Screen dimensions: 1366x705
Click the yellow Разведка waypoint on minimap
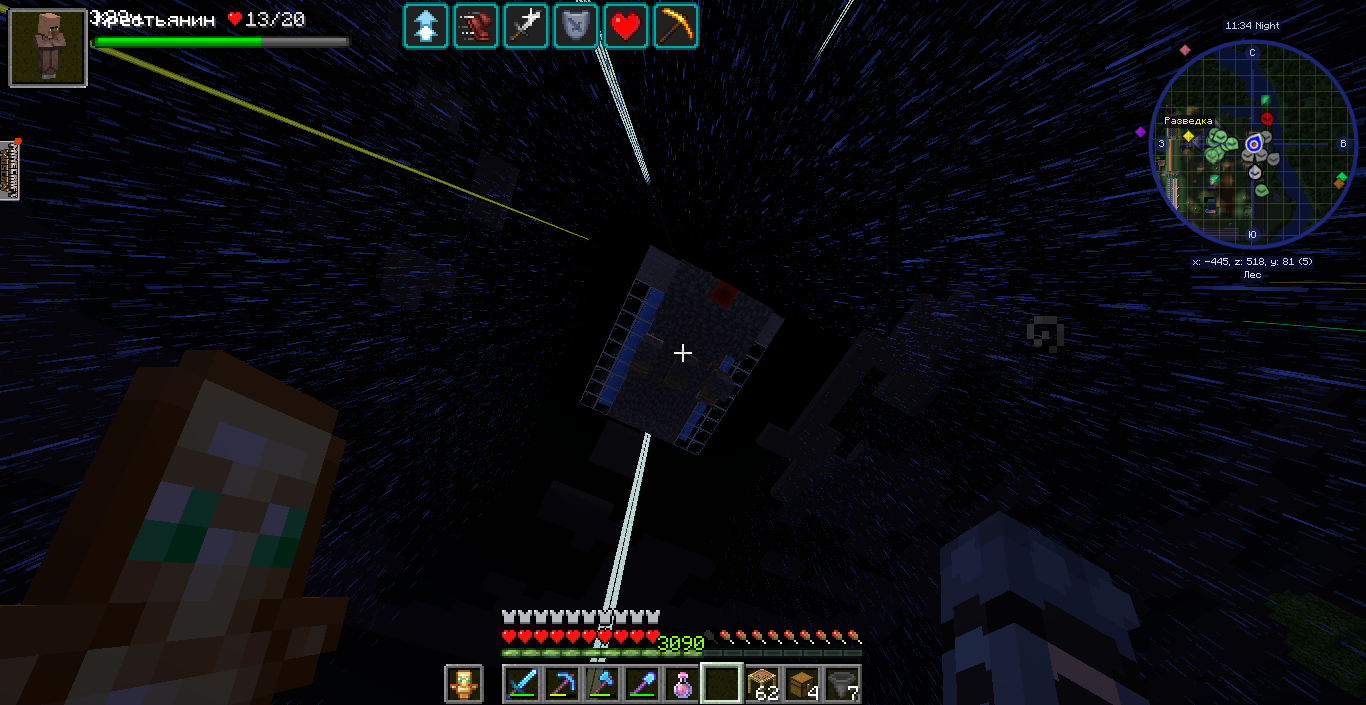tap(1189, 135)
